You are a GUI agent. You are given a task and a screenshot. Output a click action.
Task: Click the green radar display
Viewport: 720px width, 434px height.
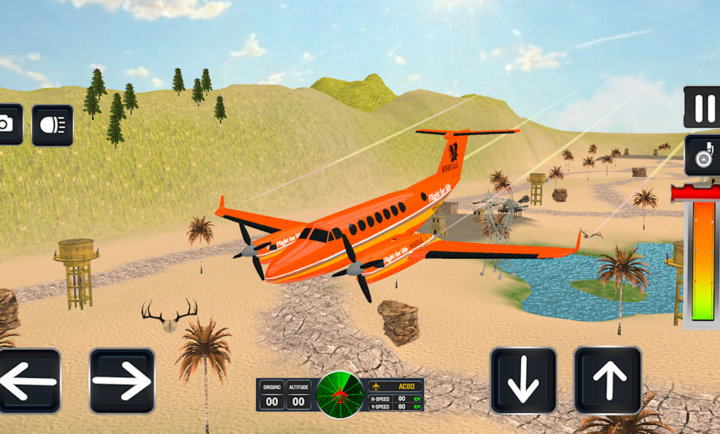click(x=340, y=393)
